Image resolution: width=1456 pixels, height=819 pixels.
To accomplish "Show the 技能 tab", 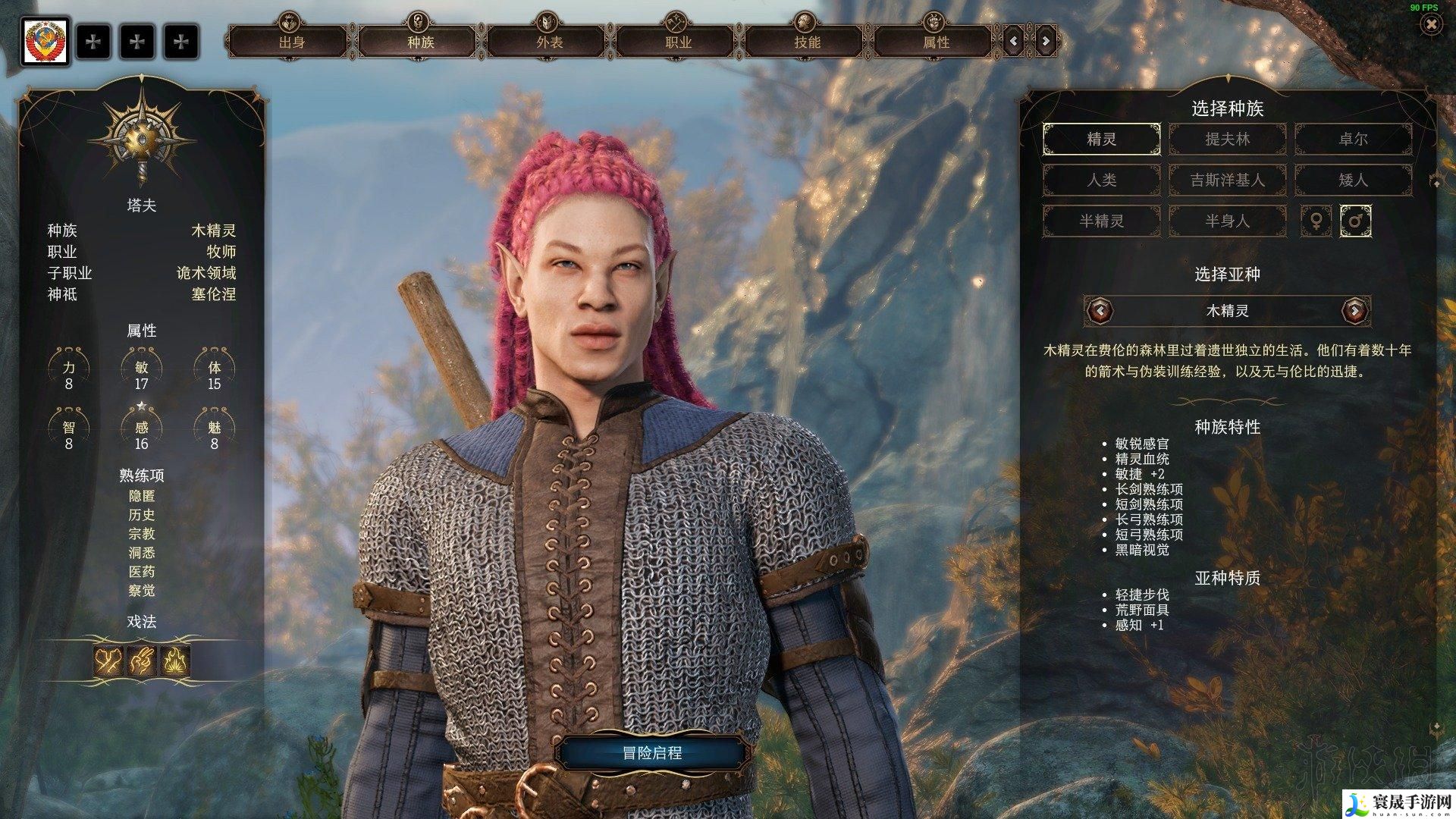I will [x=807, y=42].
